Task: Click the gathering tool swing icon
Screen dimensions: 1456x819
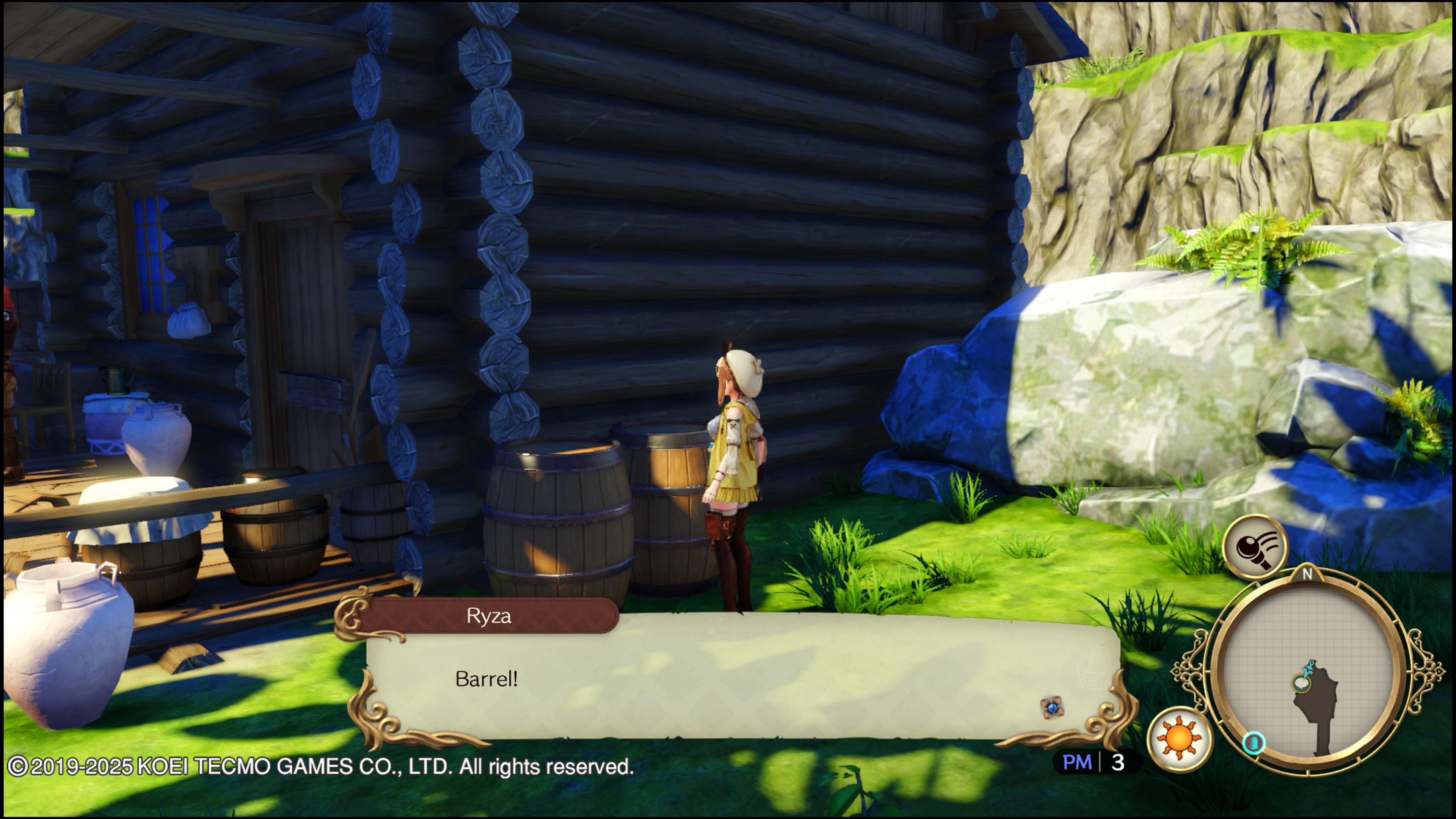Action: click(x=1255, y=547)
